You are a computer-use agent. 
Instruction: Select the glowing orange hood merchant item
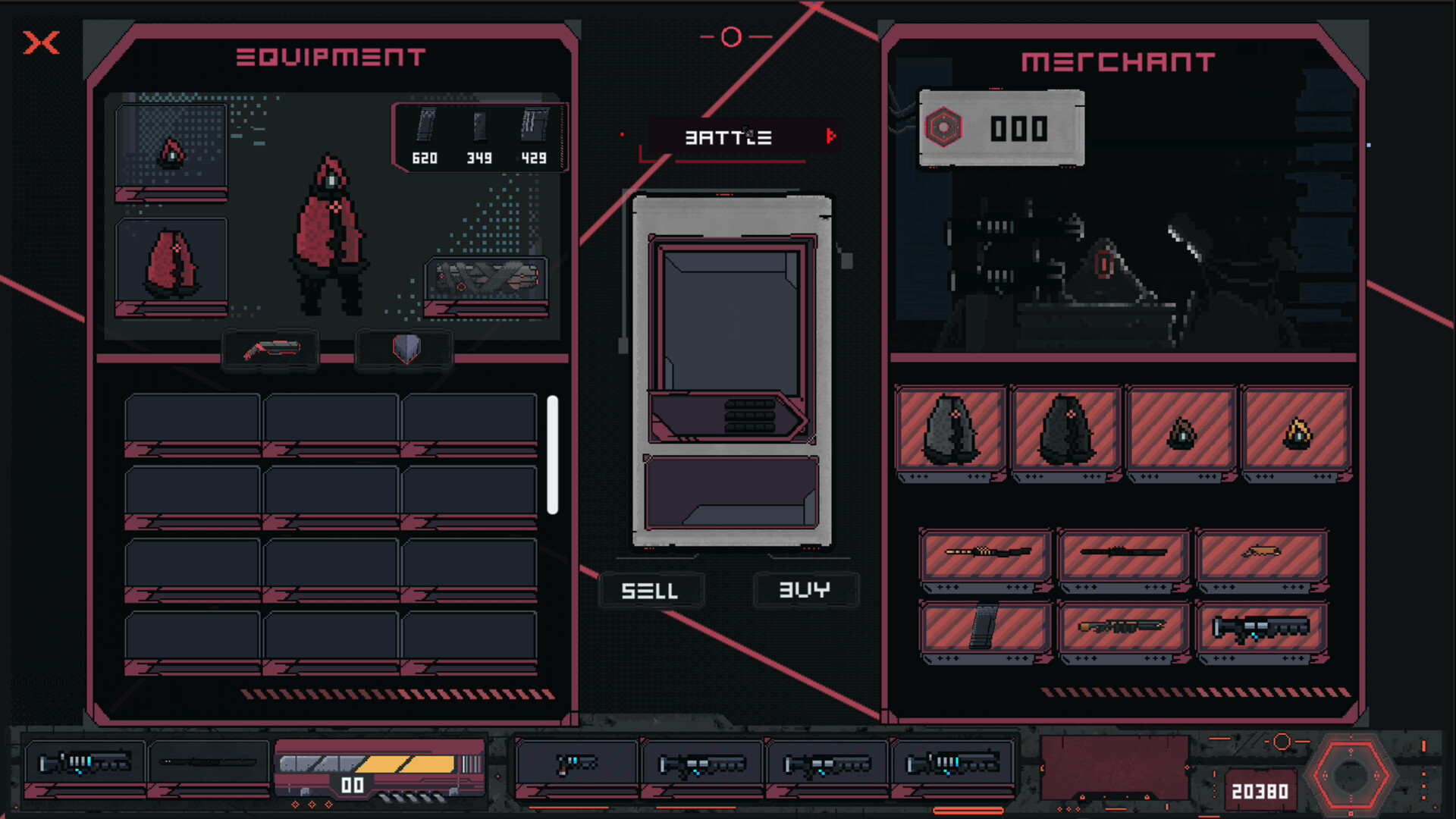(x=1296, y=432)
